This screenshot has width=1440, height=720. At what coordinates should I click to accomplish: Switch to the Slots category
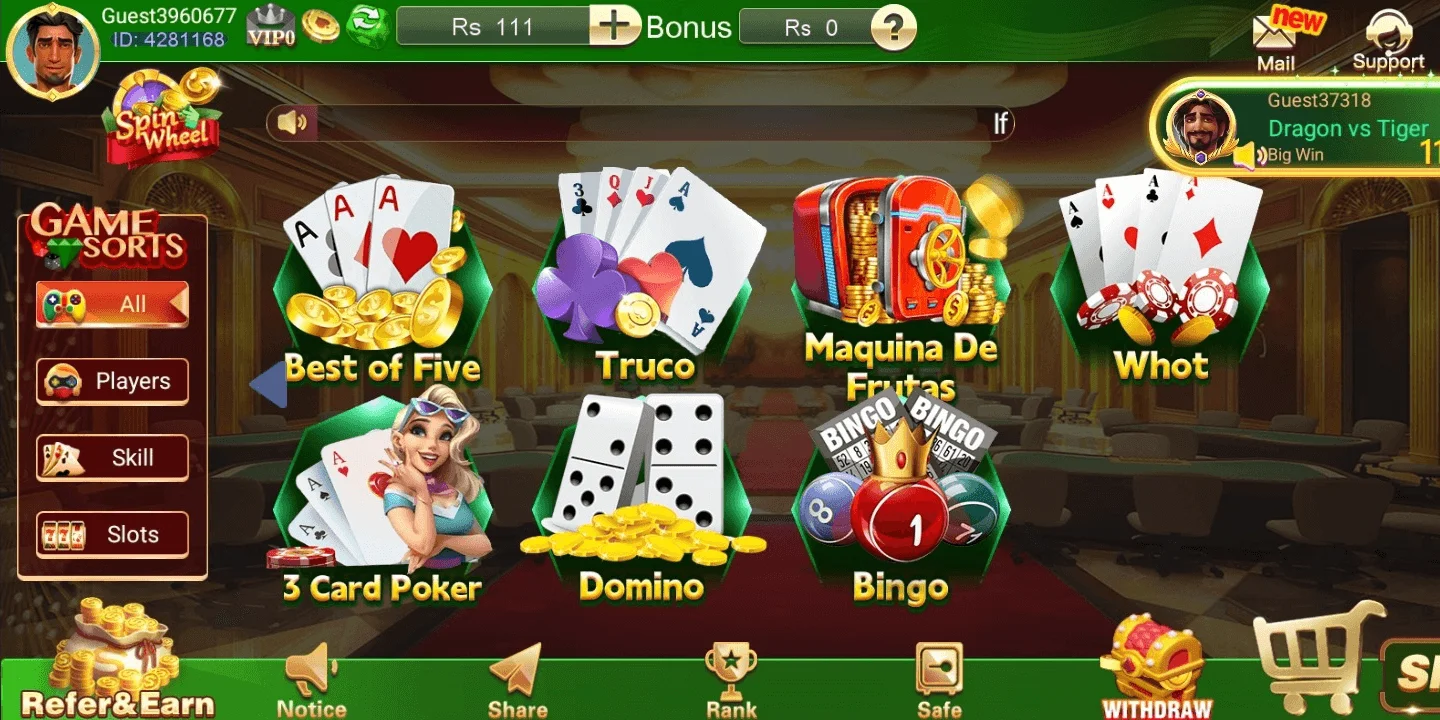click(x=110, y=534)
